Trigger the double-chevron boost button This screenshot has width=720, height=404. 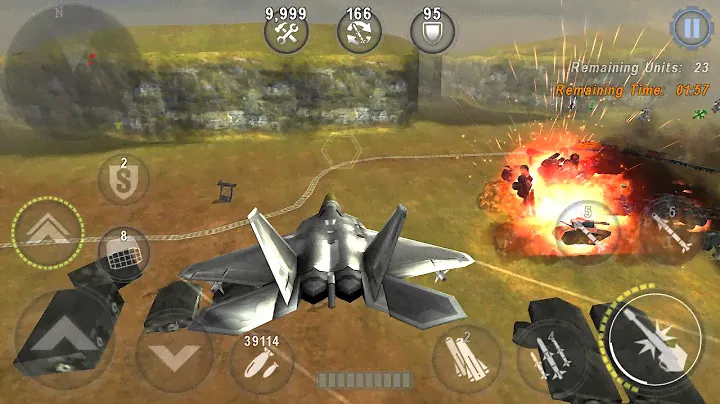[x=46, y=231]
